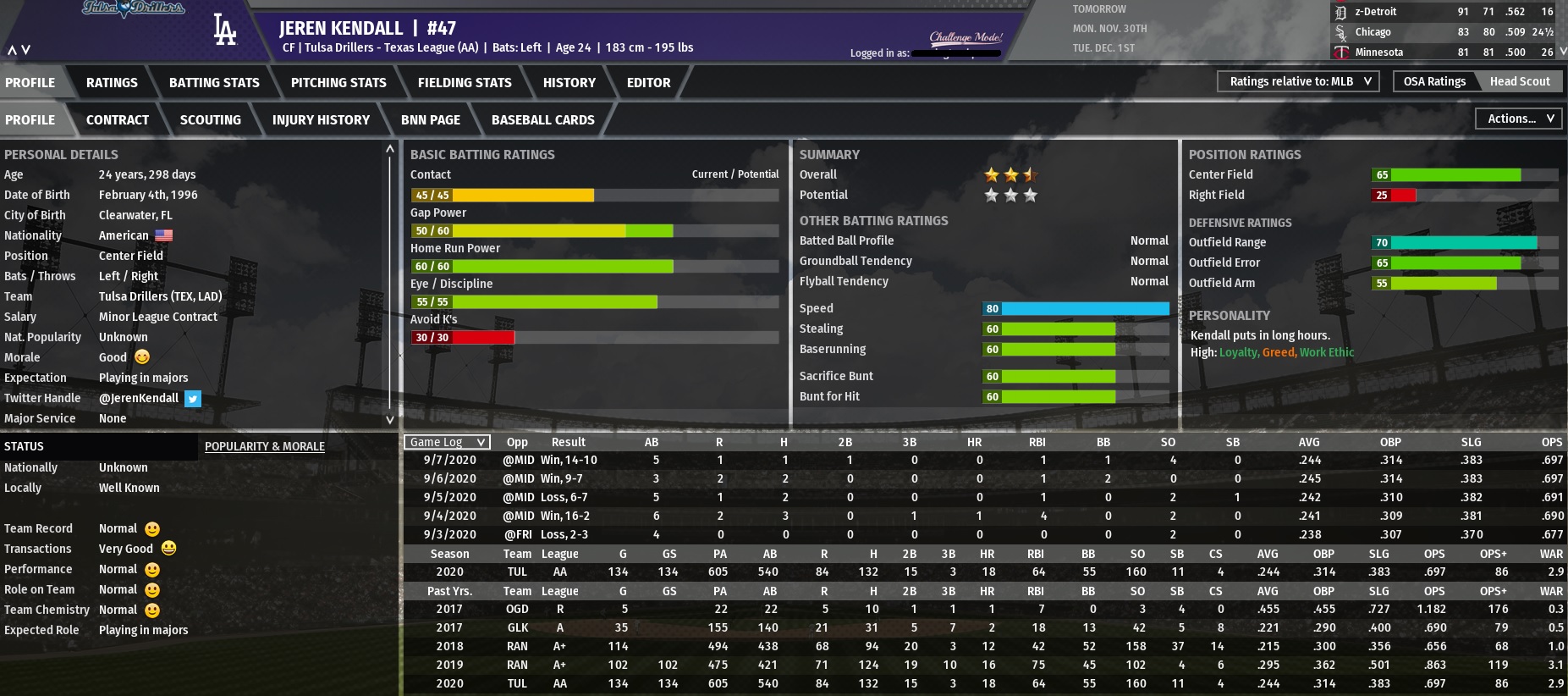View Baseball Cards sub-tab
This screenshot has width=1568, height=696.
(542, 119)
